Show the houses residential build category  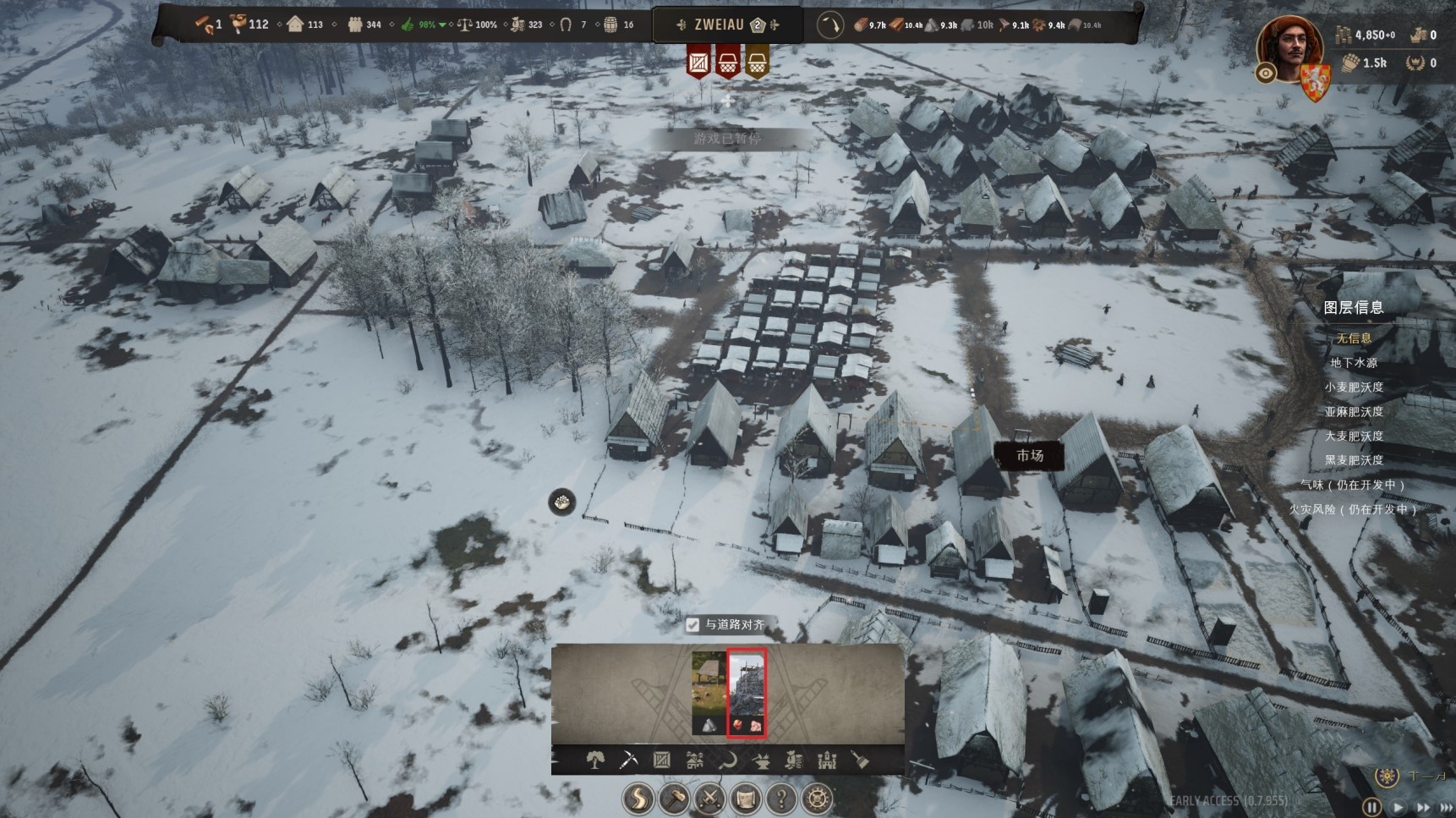coord(695,760)
